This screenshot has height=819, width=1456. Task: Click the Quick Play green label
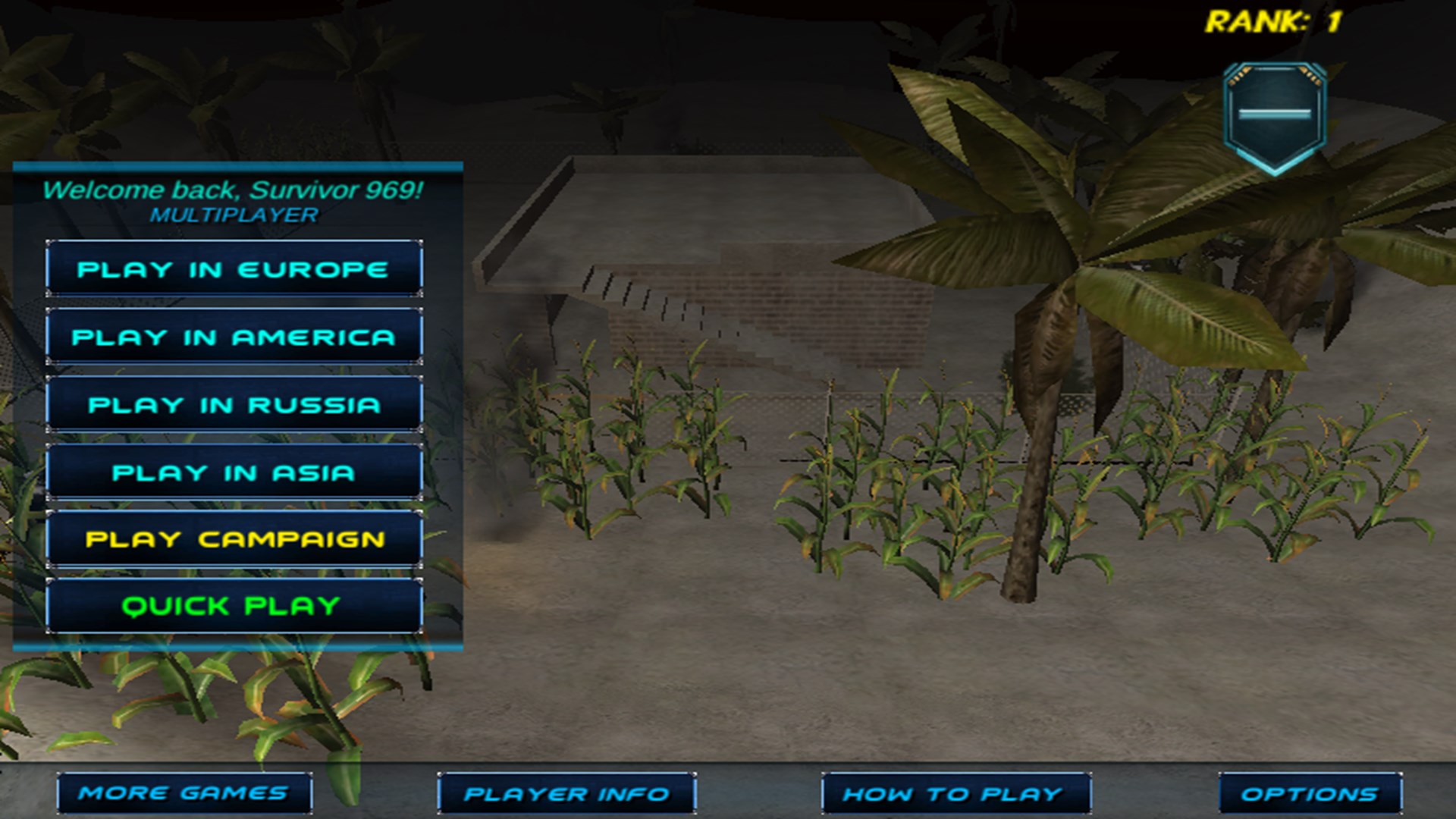coord(234,606)
